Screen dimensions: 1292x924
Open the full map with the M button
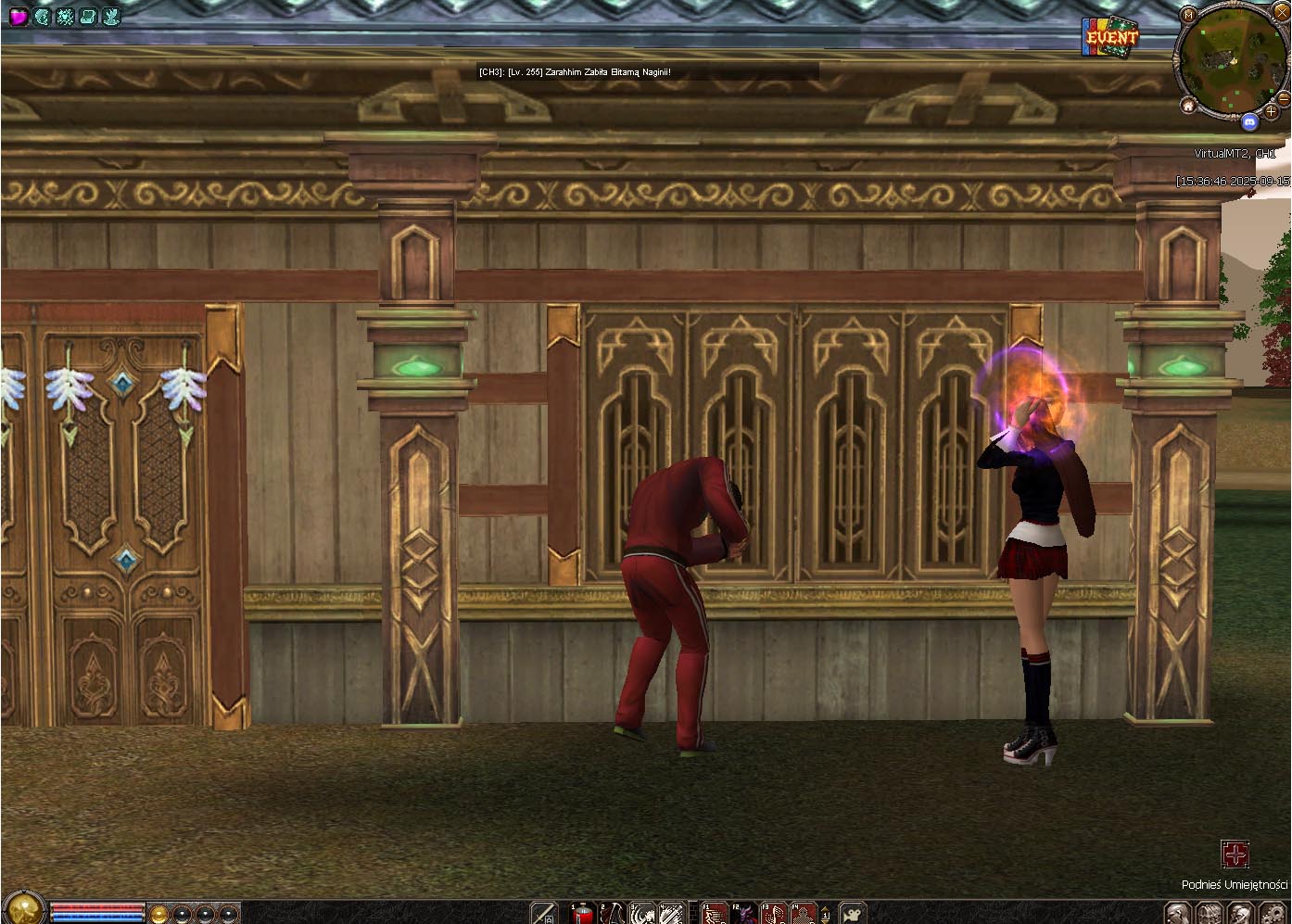1189,15
